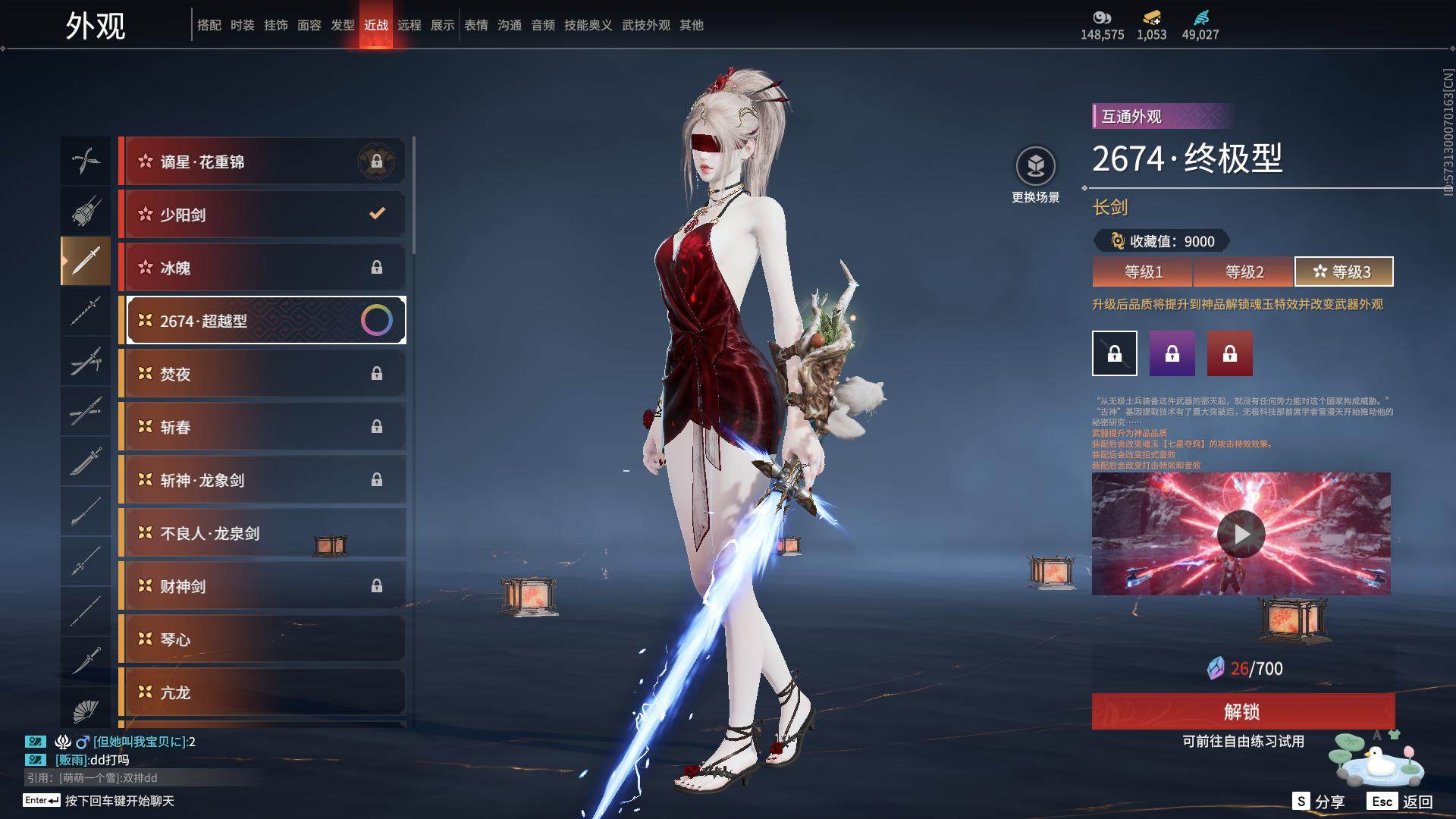
Task: View the 等级2 skin level
Action: click(1244, 271)
